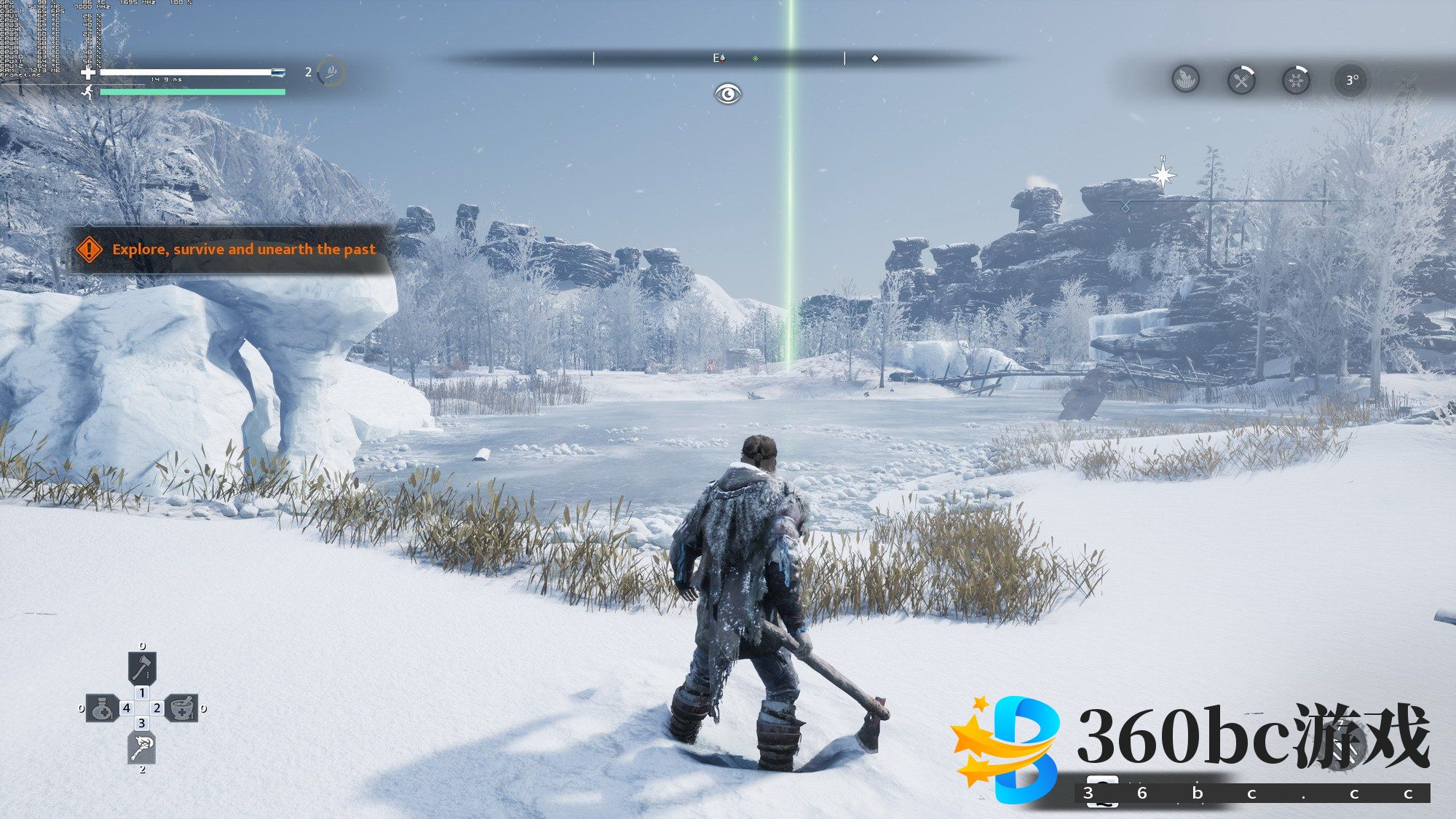
Task: Select the axe quick slot
Action: [x=142, y=667]
